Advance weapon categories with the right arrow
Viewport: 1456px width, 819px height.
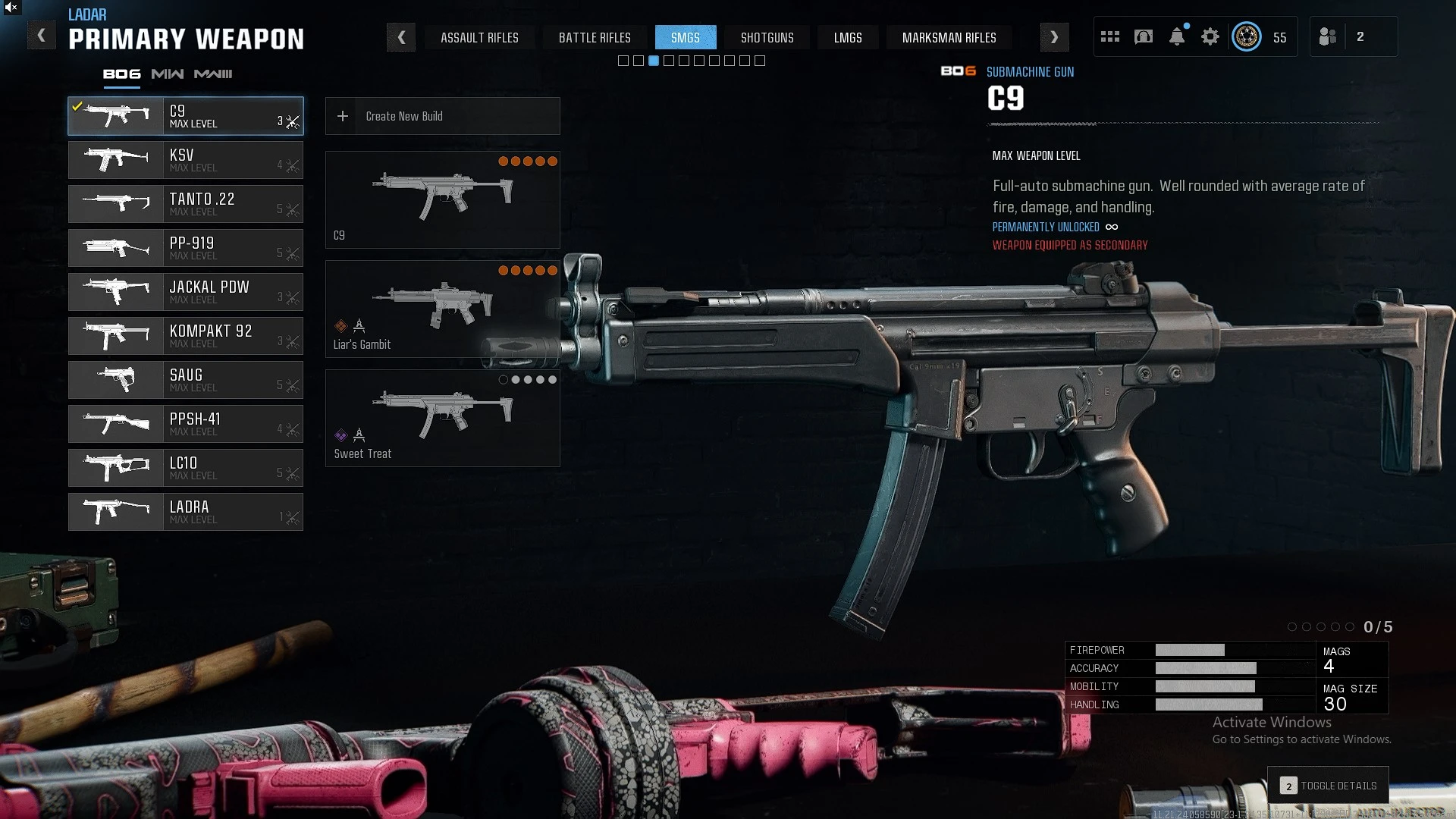point(1054,37)
